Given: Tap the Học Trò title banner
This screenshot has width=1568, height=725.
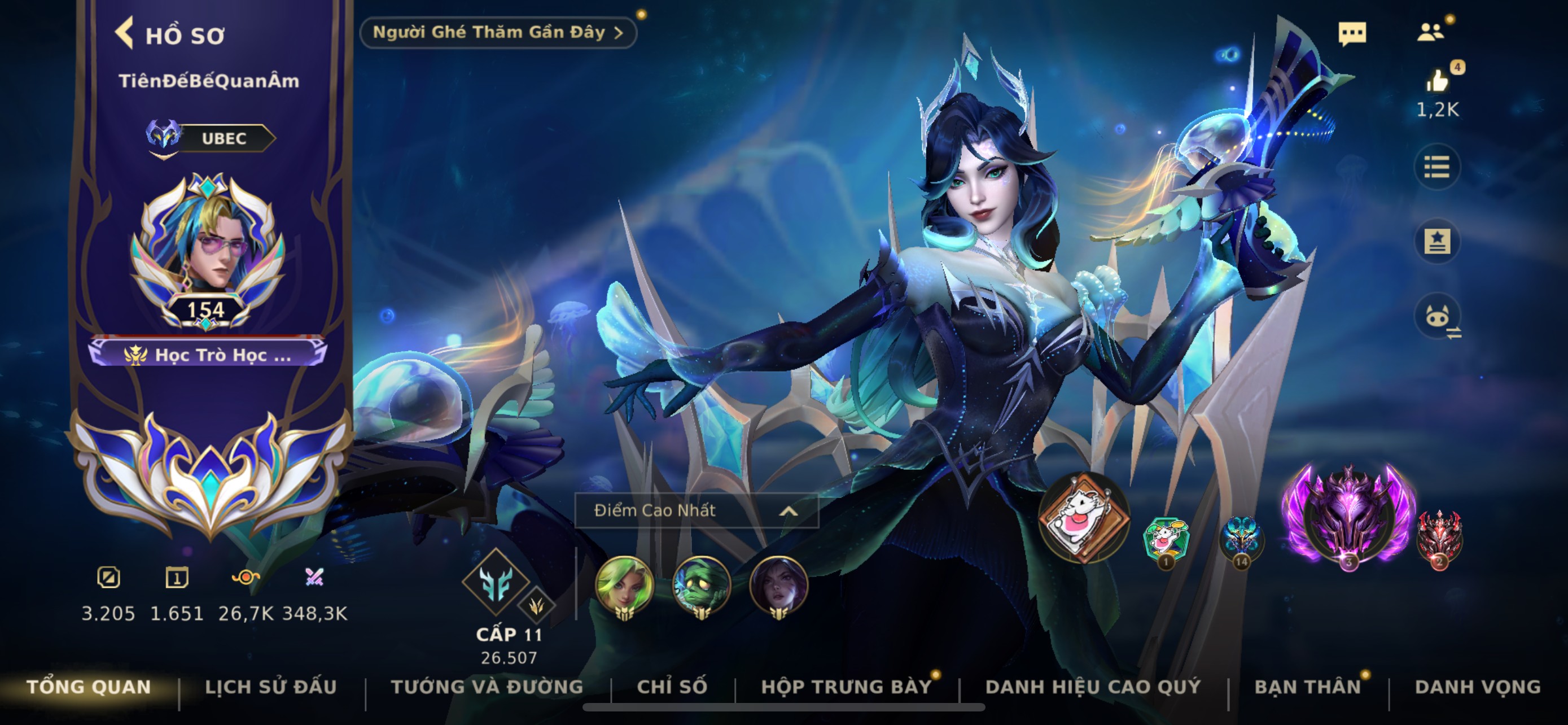Looking at the screenshot, I should tap(208, 354).
